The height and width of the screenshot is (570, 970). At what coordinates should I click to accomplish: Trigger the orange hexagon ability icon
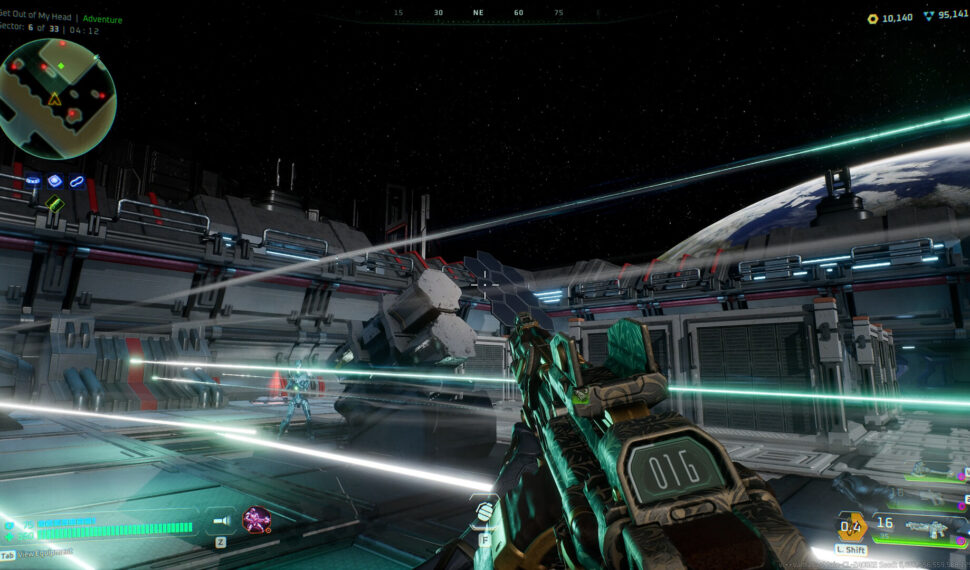(851, 524)
